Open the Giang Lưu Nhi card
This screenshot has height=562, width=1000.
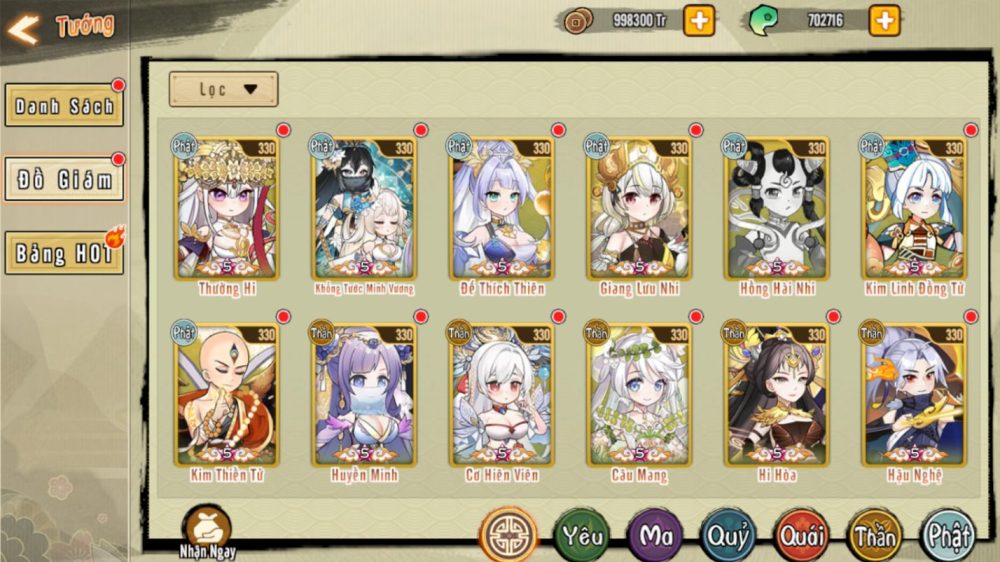point(640,208)
